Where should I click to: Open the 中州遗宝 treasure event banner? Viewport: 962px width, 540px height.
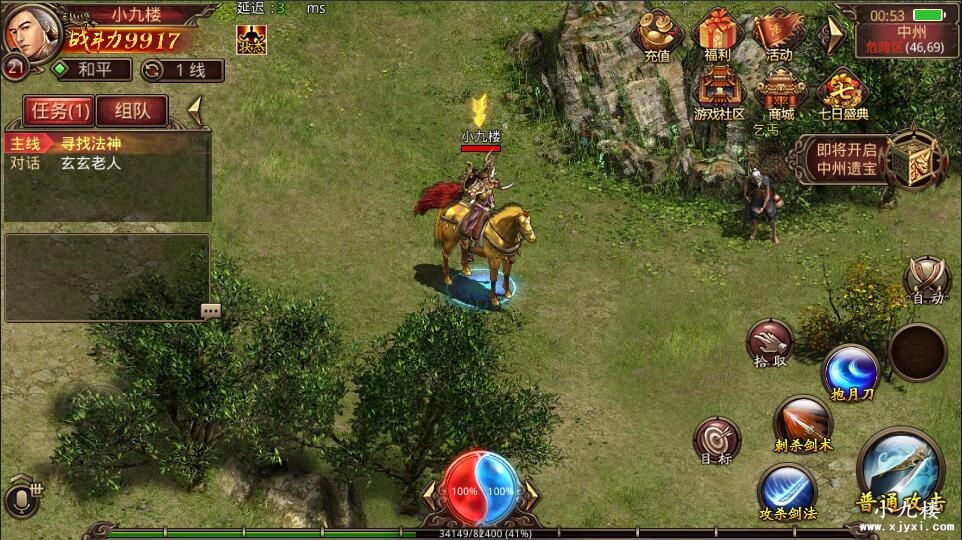click(x=868, y=158)
